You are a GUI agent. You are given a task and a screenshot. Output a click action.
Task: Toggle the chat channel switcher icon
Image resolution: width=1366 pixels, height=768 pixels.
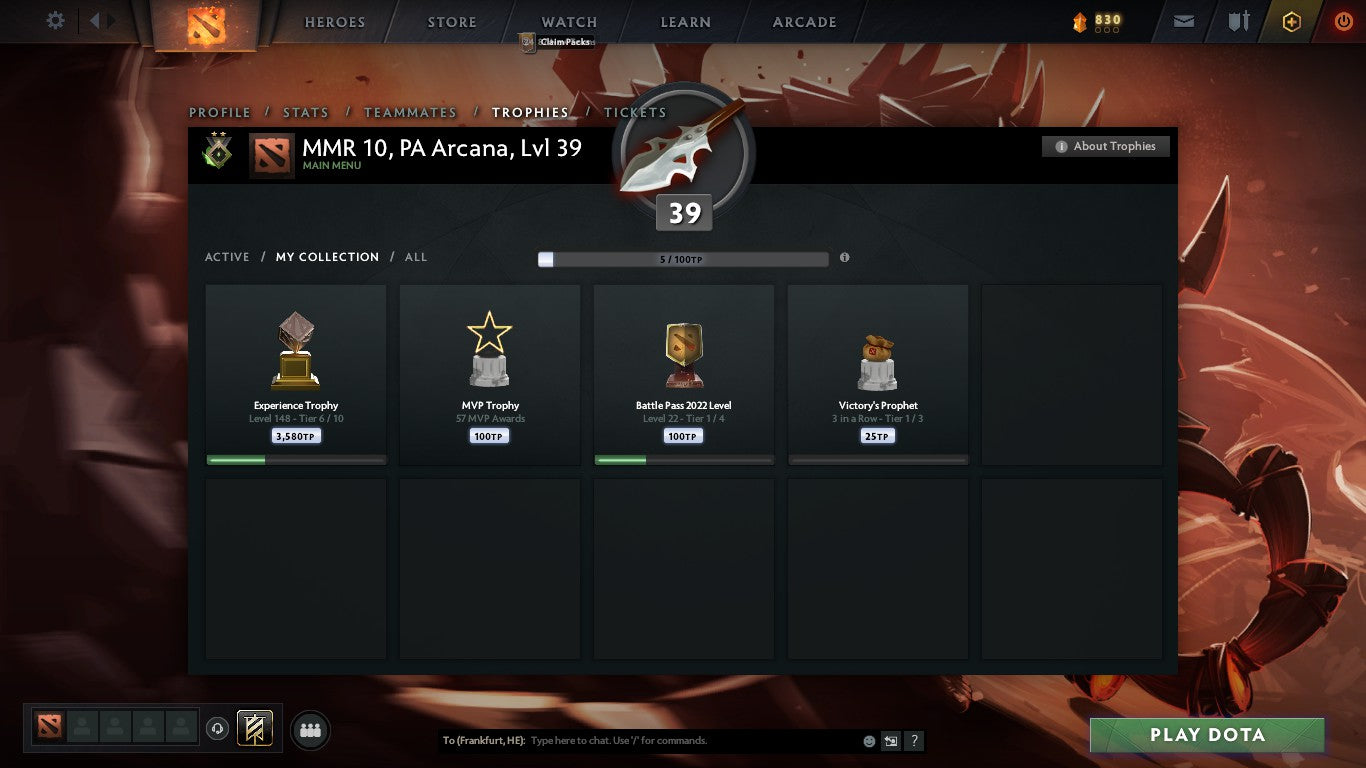(x=889, y=741)
